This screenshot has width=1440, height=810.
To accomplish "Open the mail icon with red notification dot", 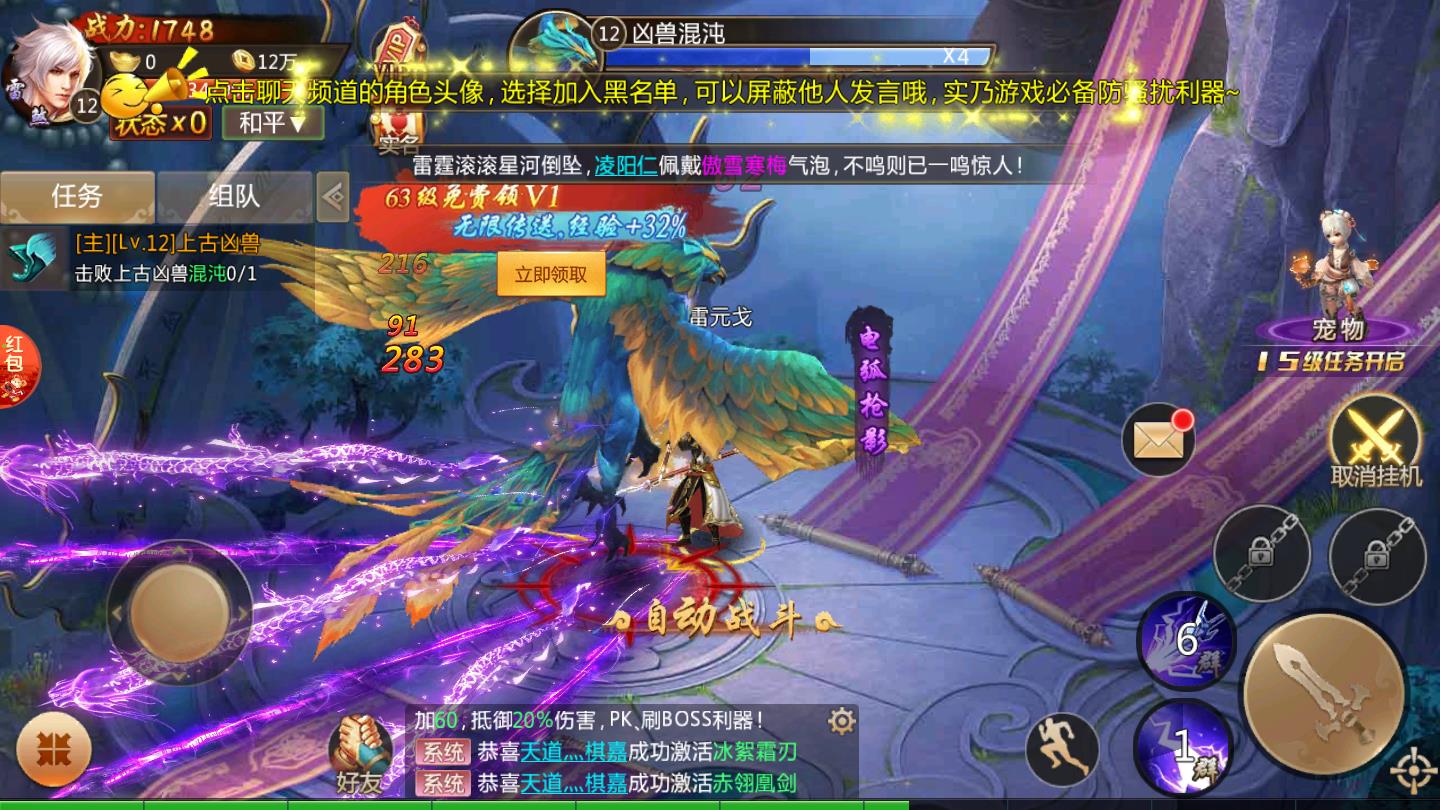I will tap(1157, 438).
